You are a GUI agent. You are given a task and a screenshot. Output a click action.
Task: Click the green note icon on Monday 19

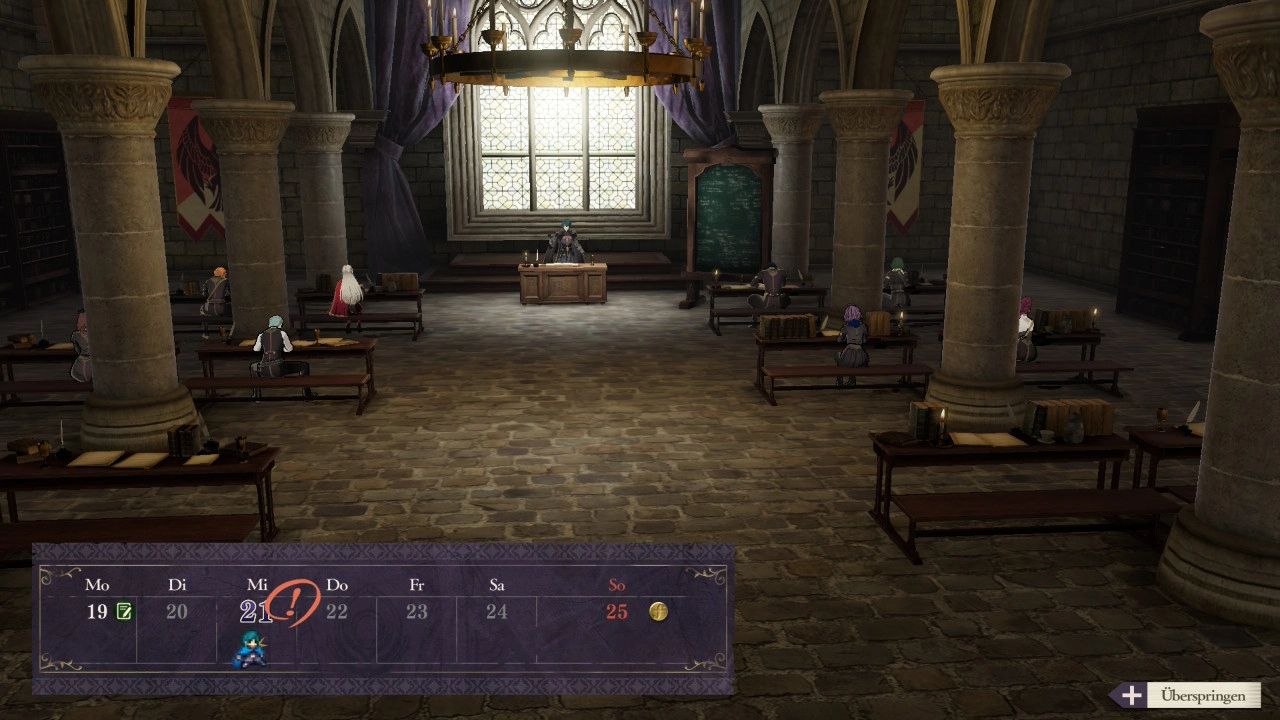[x=124, y=611]
